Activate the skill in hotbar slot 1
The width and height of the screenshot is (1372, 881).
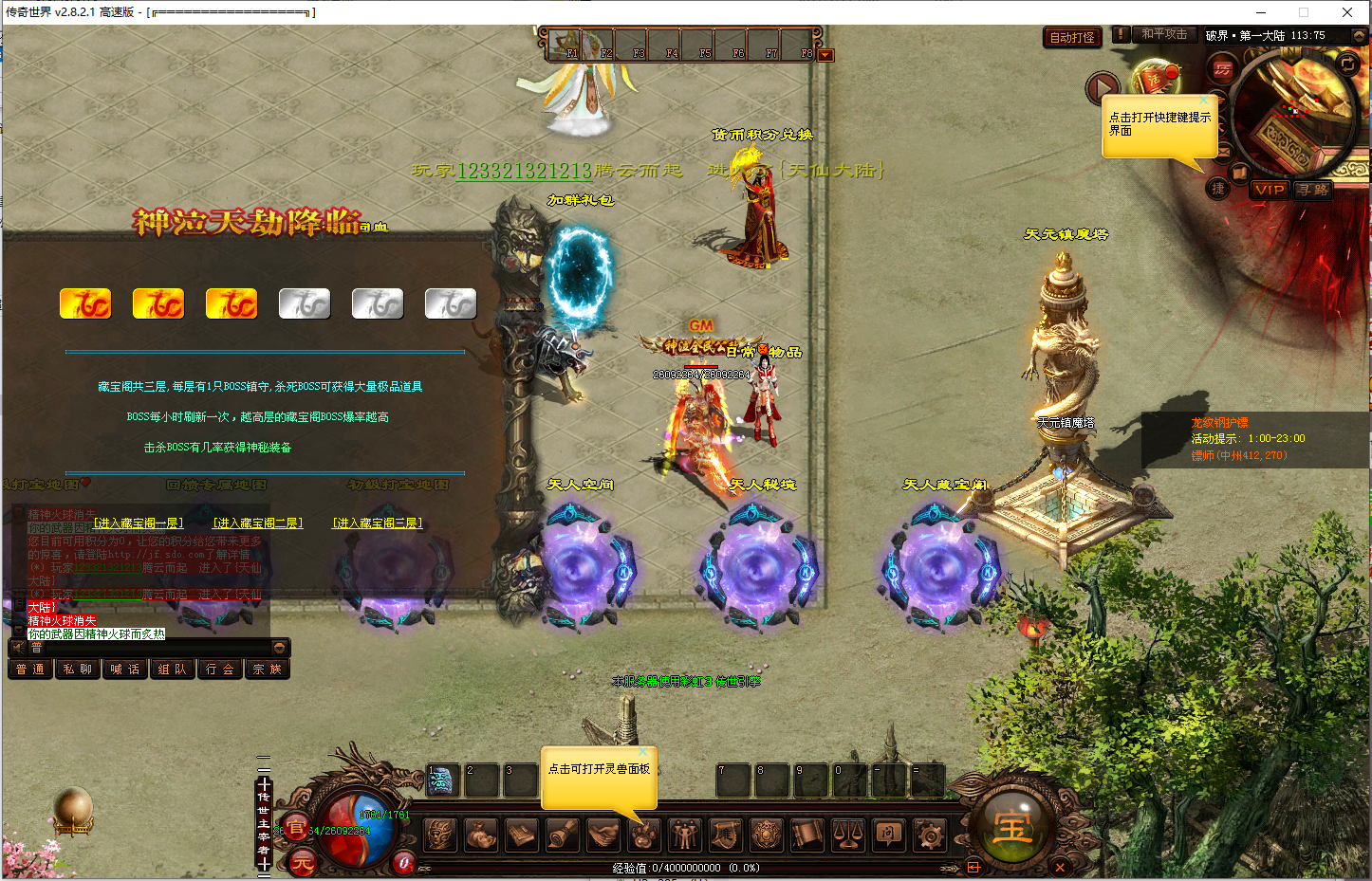click(x=442, y=780)
